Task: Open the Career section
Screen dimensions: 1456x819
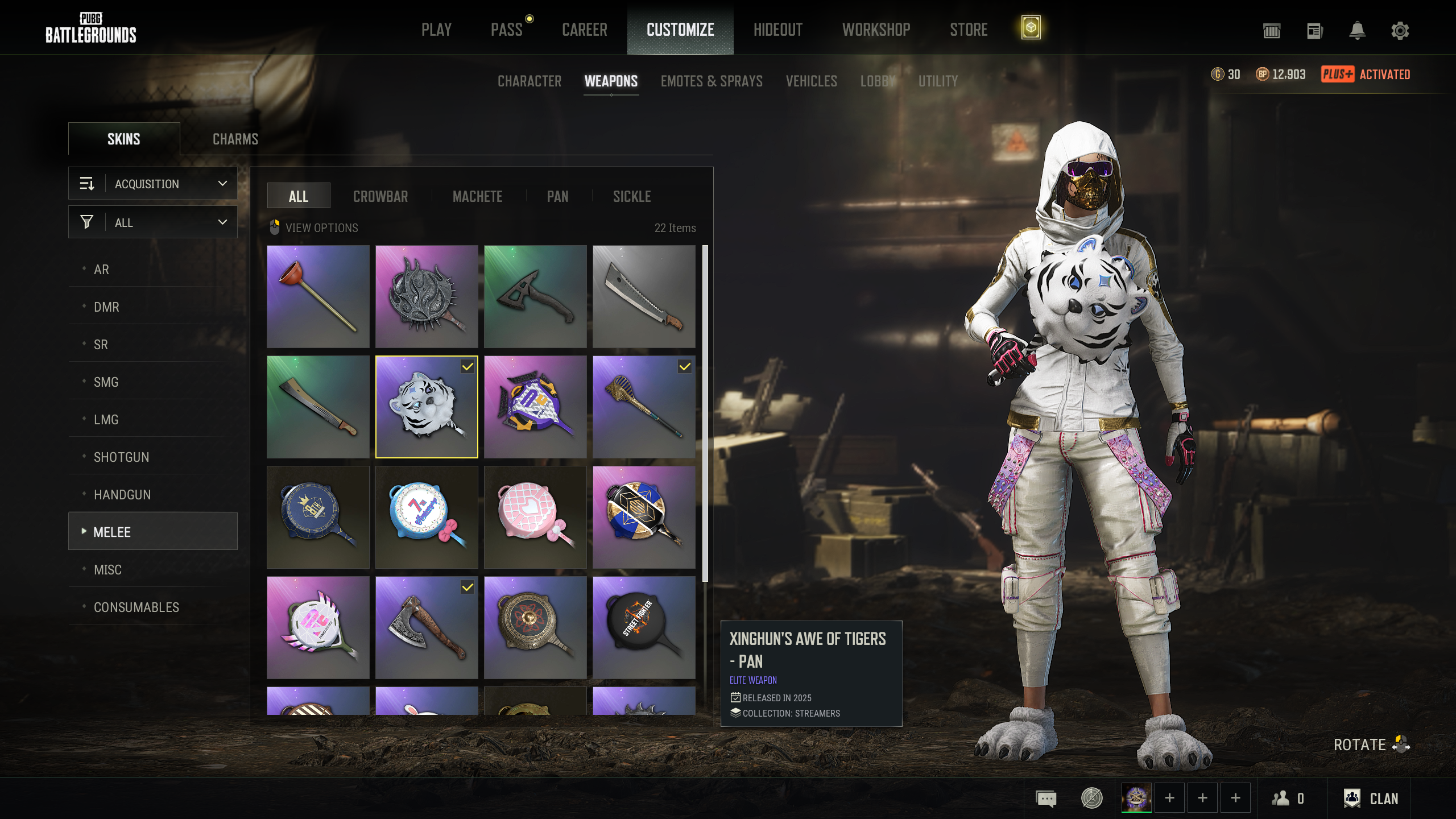Action: click(x=584, y=30)
